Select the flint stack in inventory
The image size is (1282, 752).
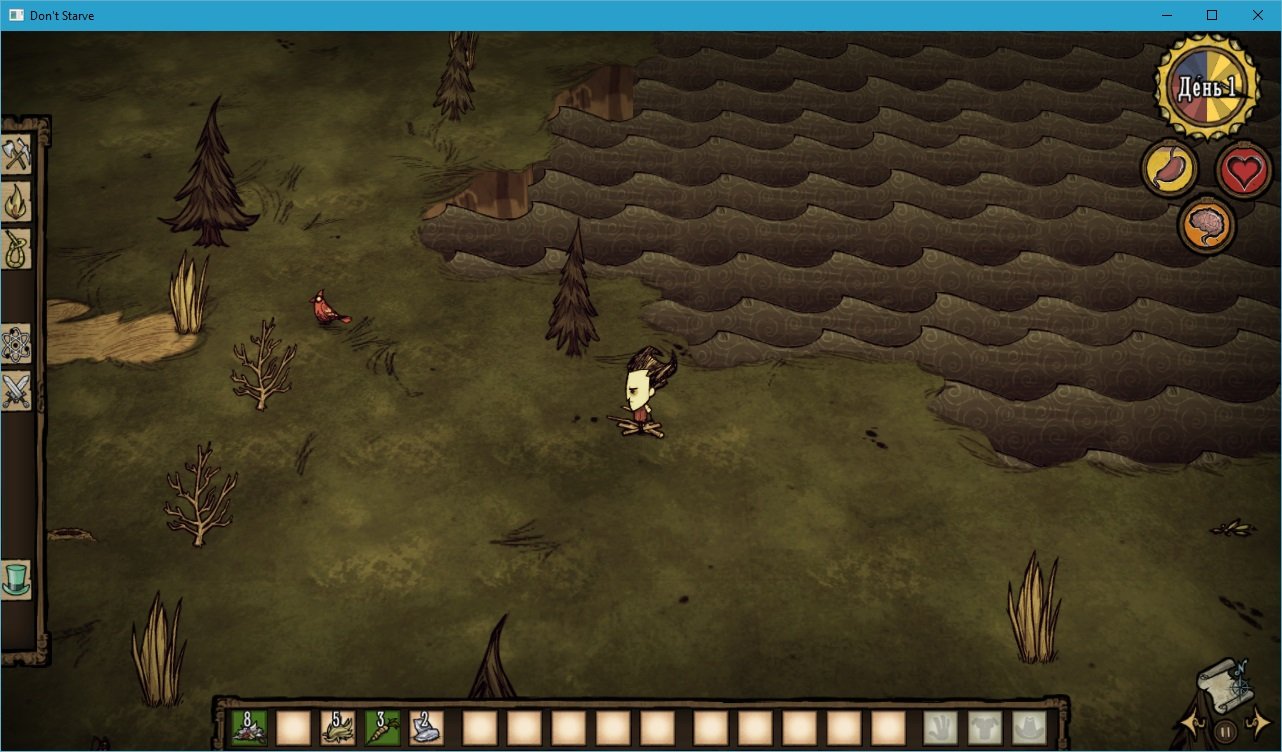click(424, 728)
